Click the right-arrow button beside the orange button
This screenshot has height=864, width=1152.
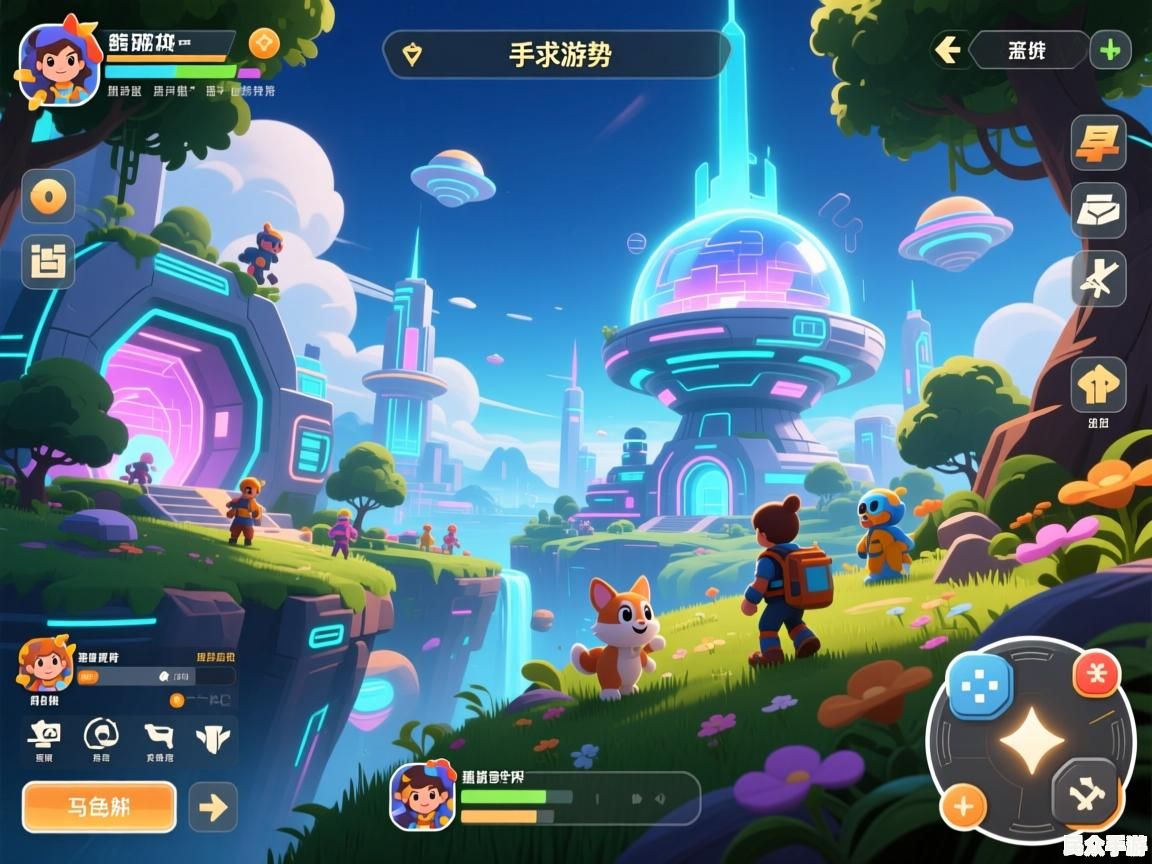(213, 806)
